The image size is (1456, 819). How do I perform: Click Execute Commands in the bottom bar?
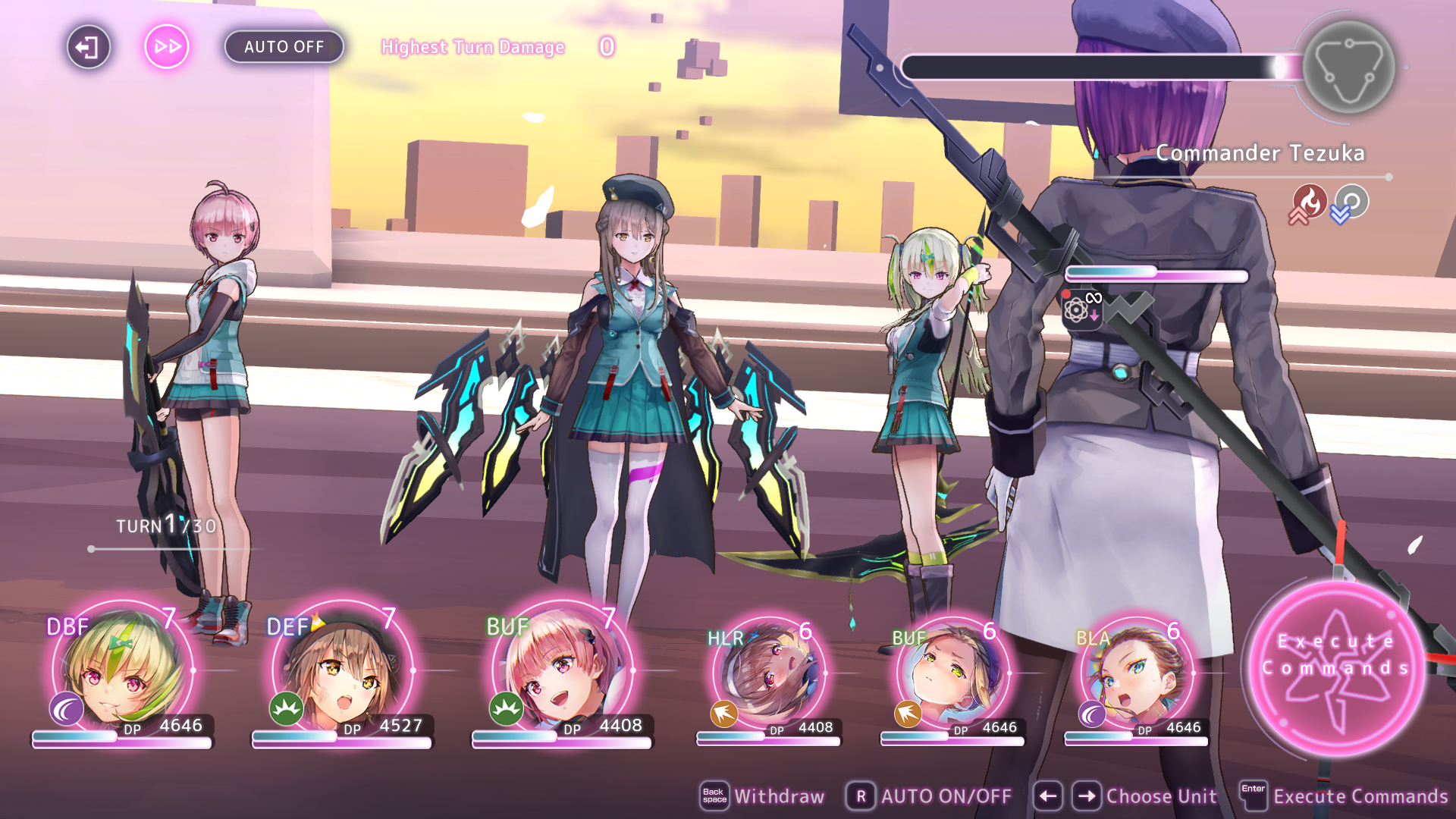coord(1345,796)
